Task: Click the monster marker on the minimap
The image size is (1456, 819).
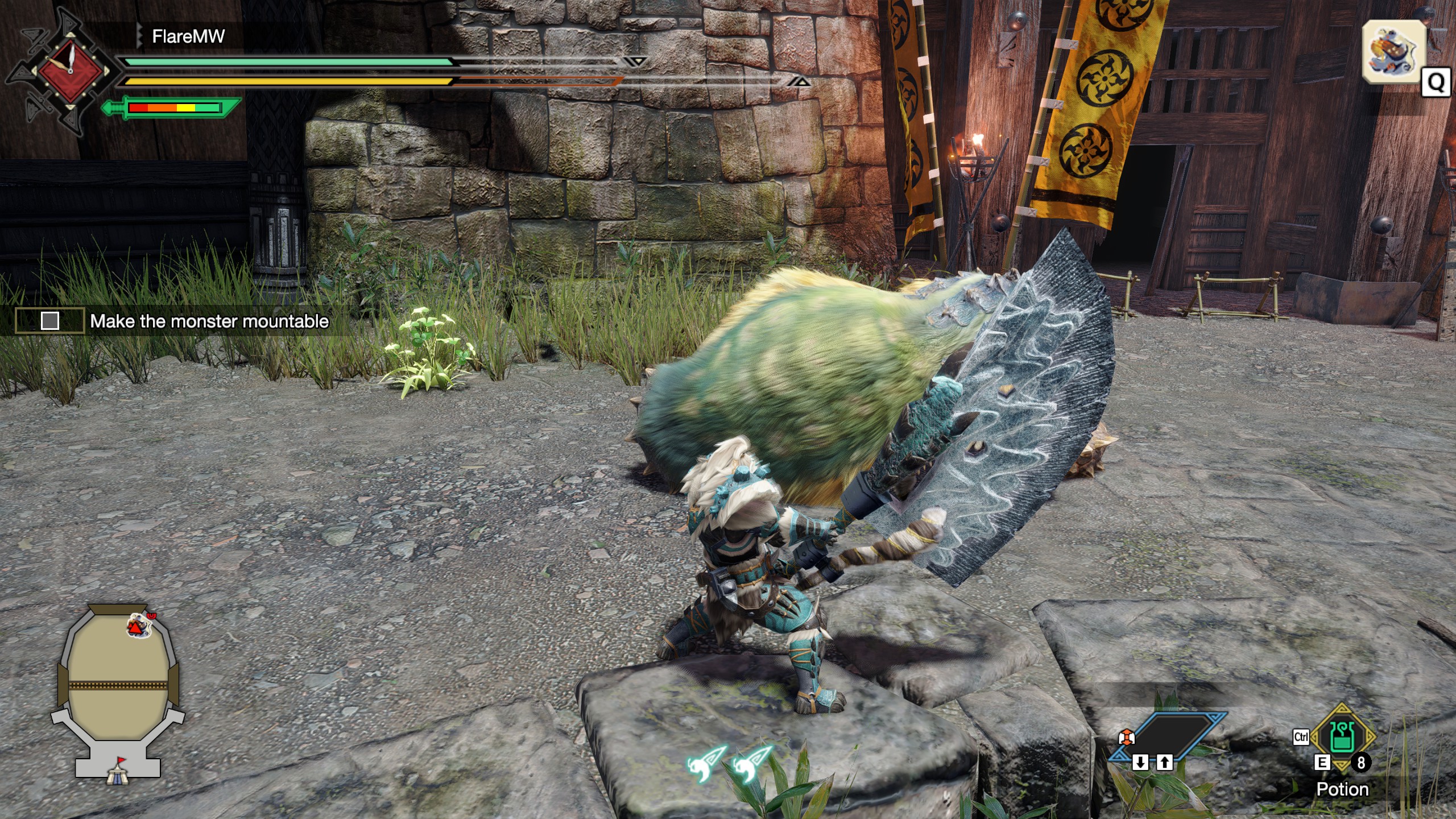Action: pyautogui.click(x=138, y=626)
